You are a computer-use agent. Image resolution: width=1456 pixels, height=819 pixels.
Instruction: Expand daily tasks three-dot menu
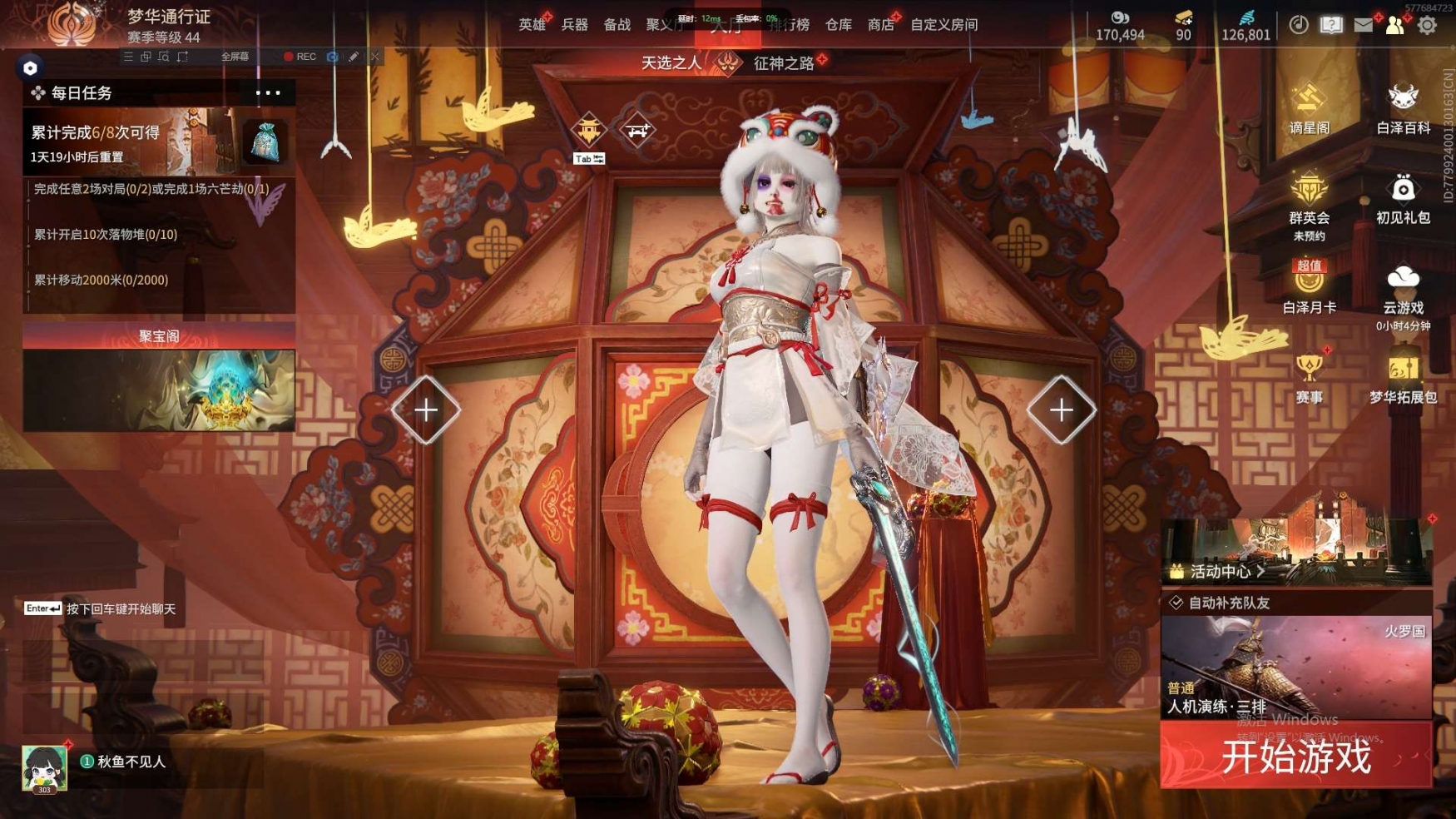268,92
